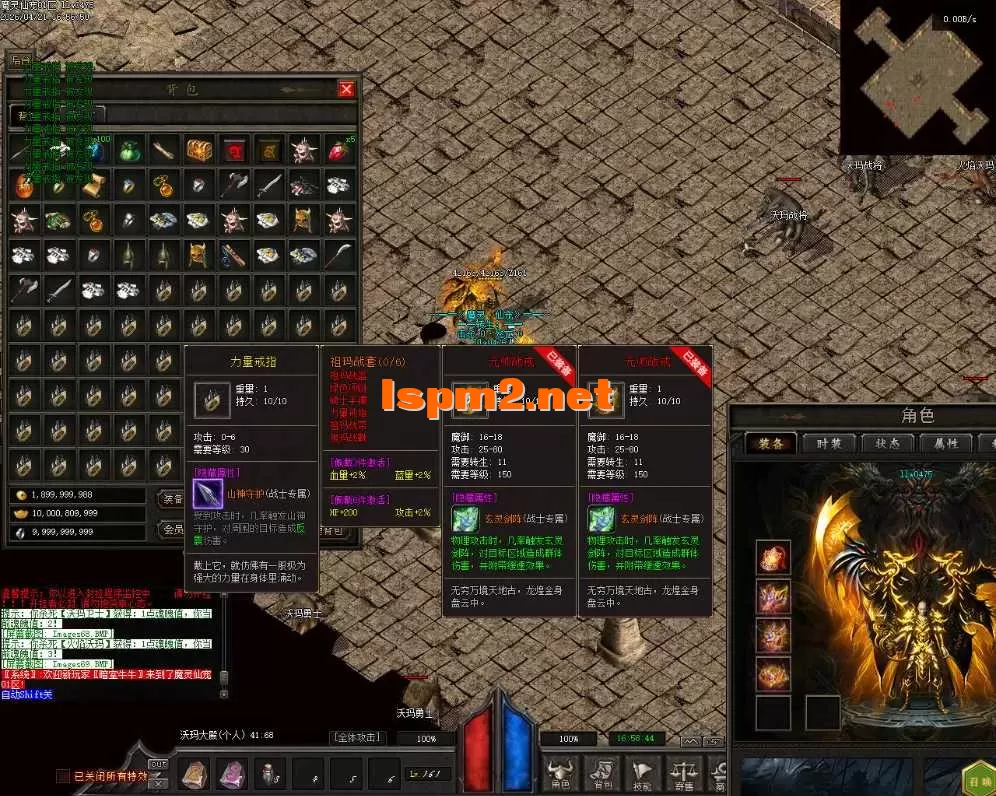Choose the red square box item

coord(234,150)
